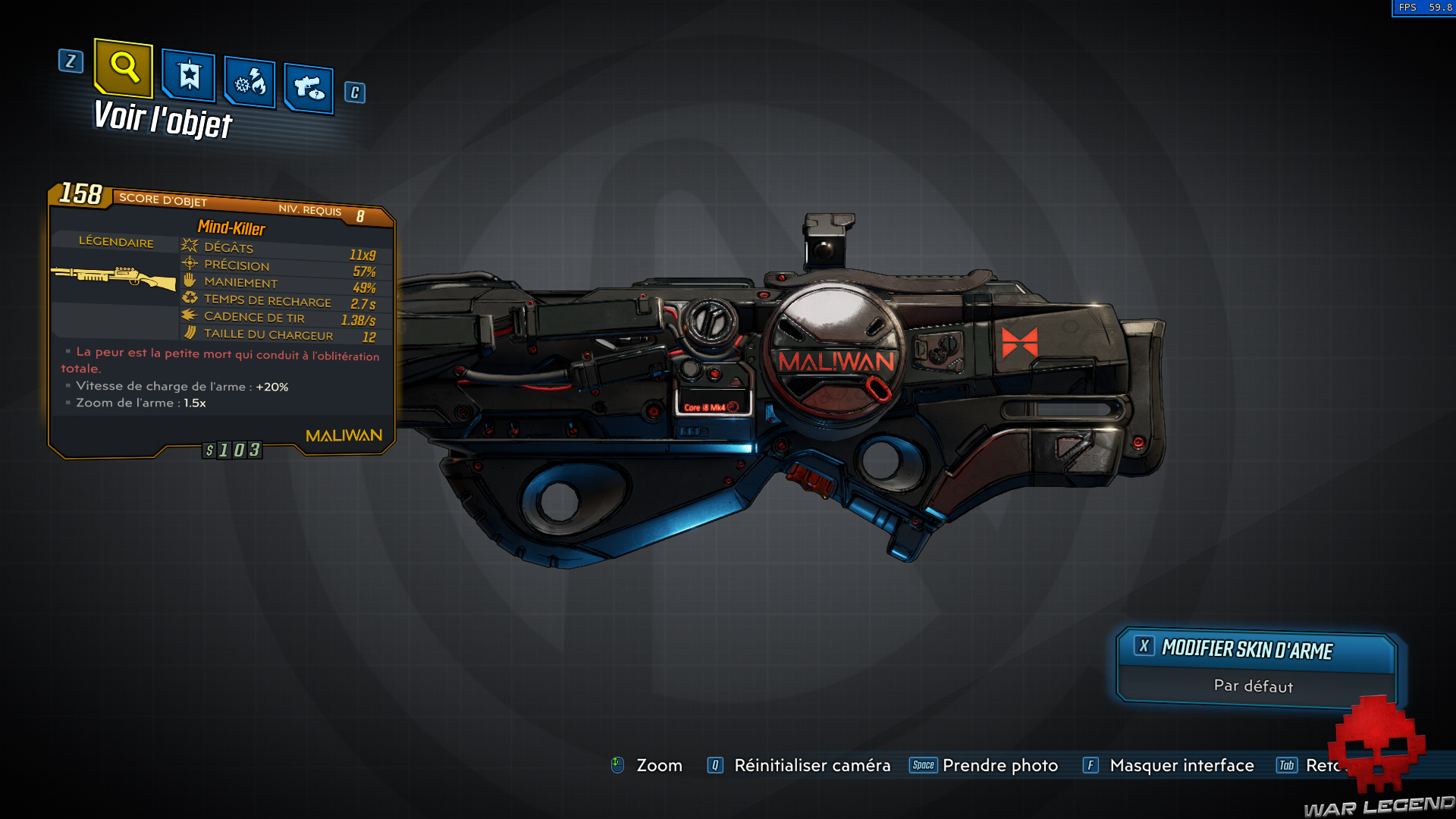Image resolution: width=1456 pixels, height=819 pixels.
Task: Click the recycle icon beside TEMPS DE RECHARGE
Action: (189, 298)
